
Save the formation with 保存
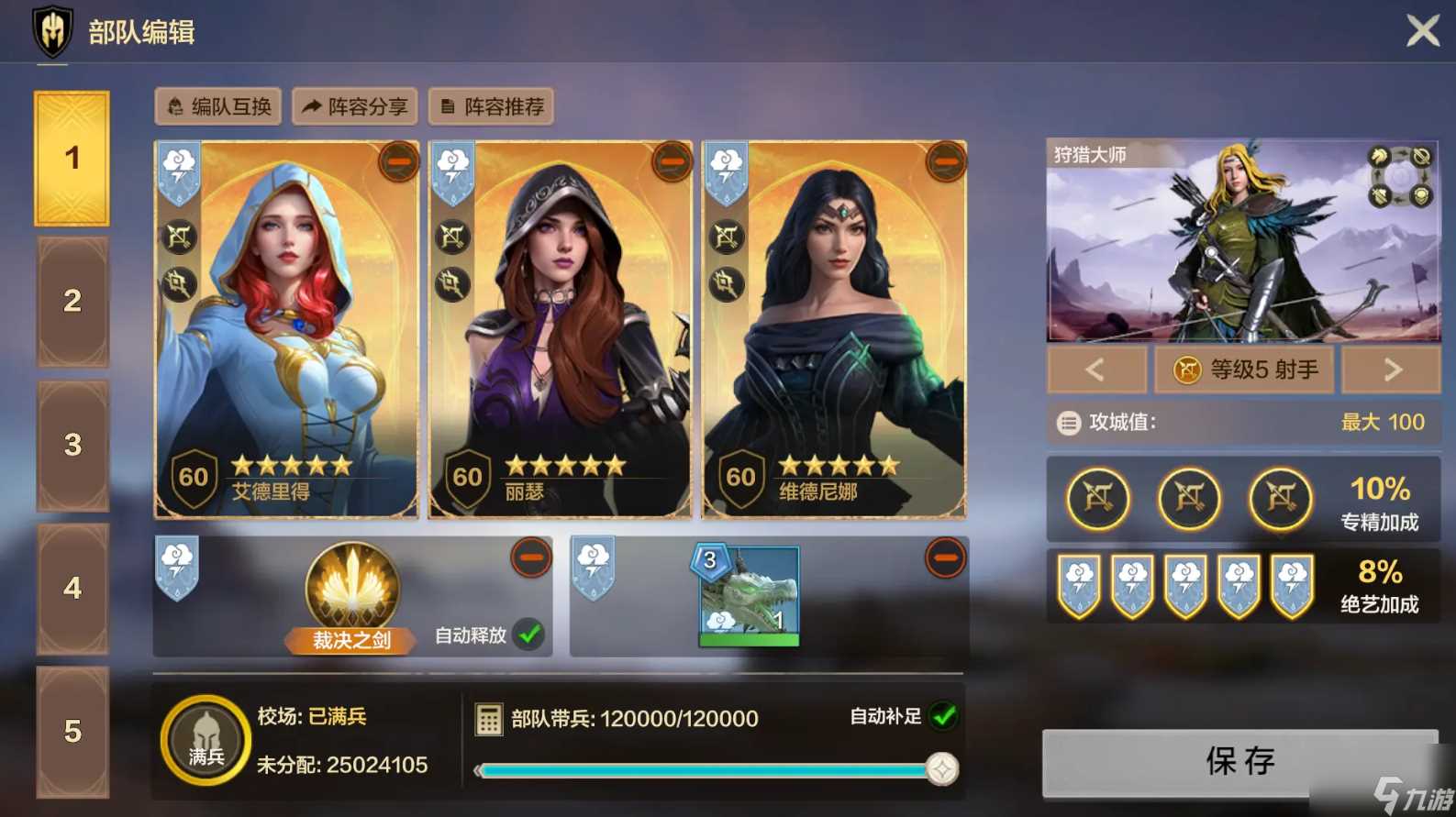tap(1239, 761)
